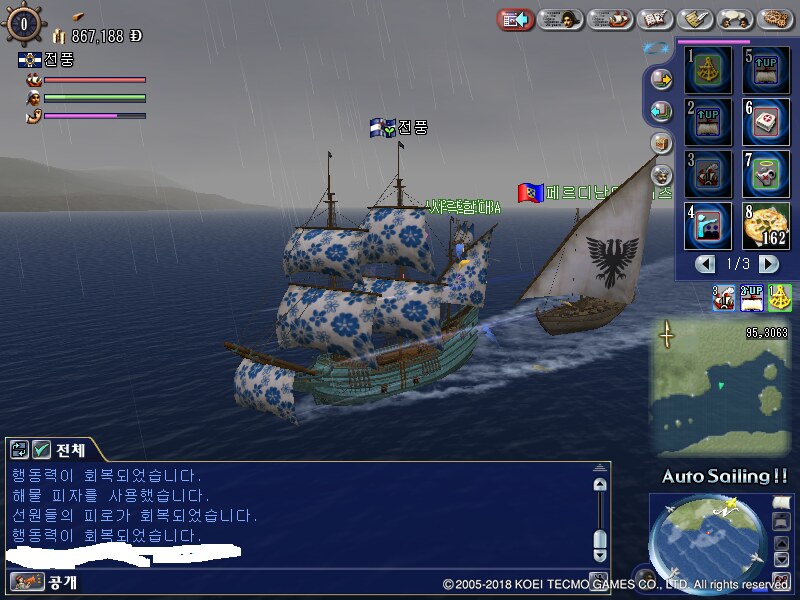The image size is (800, 600).
Task: Open the captain portrait character menu
Action: (x=561, y=19)
